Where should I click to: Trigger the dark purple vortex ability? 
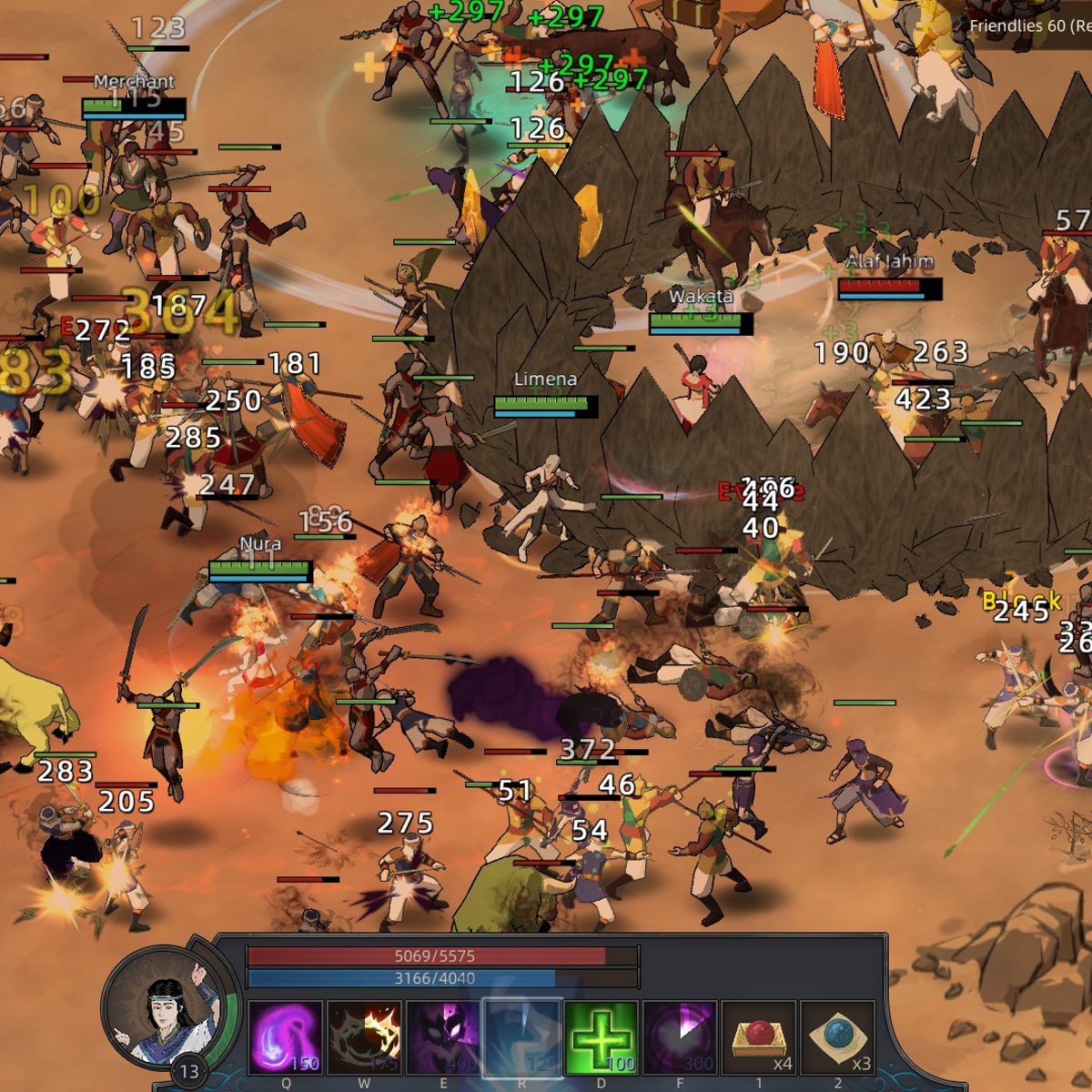[x=679, y=1037]
